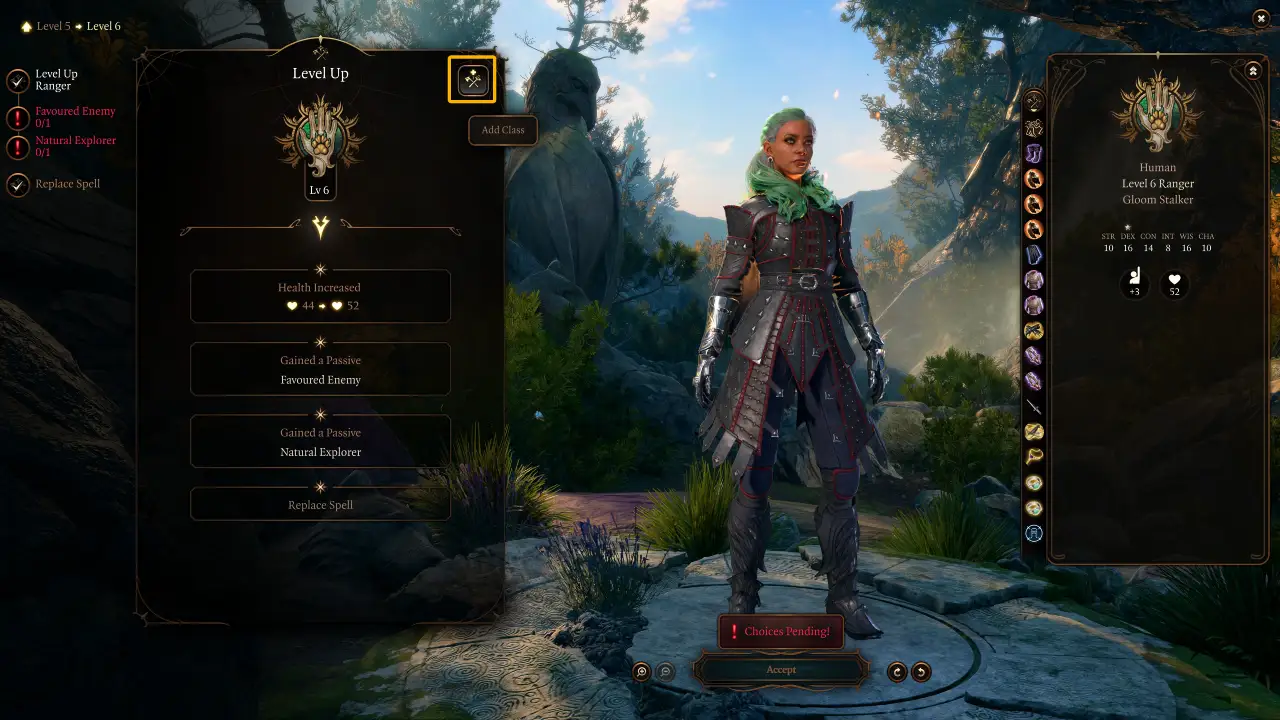This screenshot has height=720, width=1280.
Task: Click the Replace Spell completed checkmark
Action: [x=16, y=184]
